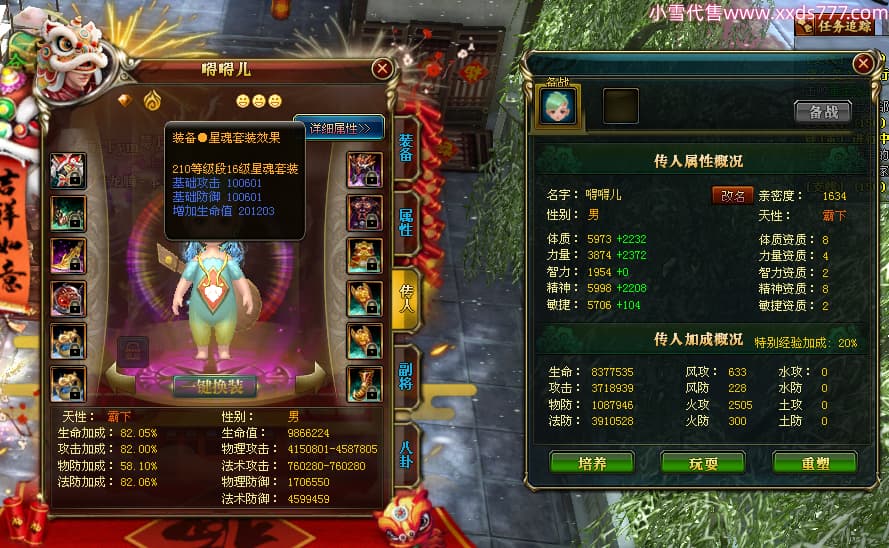Image resolution: width=889 pixels, height=548 pixels.
Task: Click the orange diamond icon under the name
Action: [x=125, y=100]
